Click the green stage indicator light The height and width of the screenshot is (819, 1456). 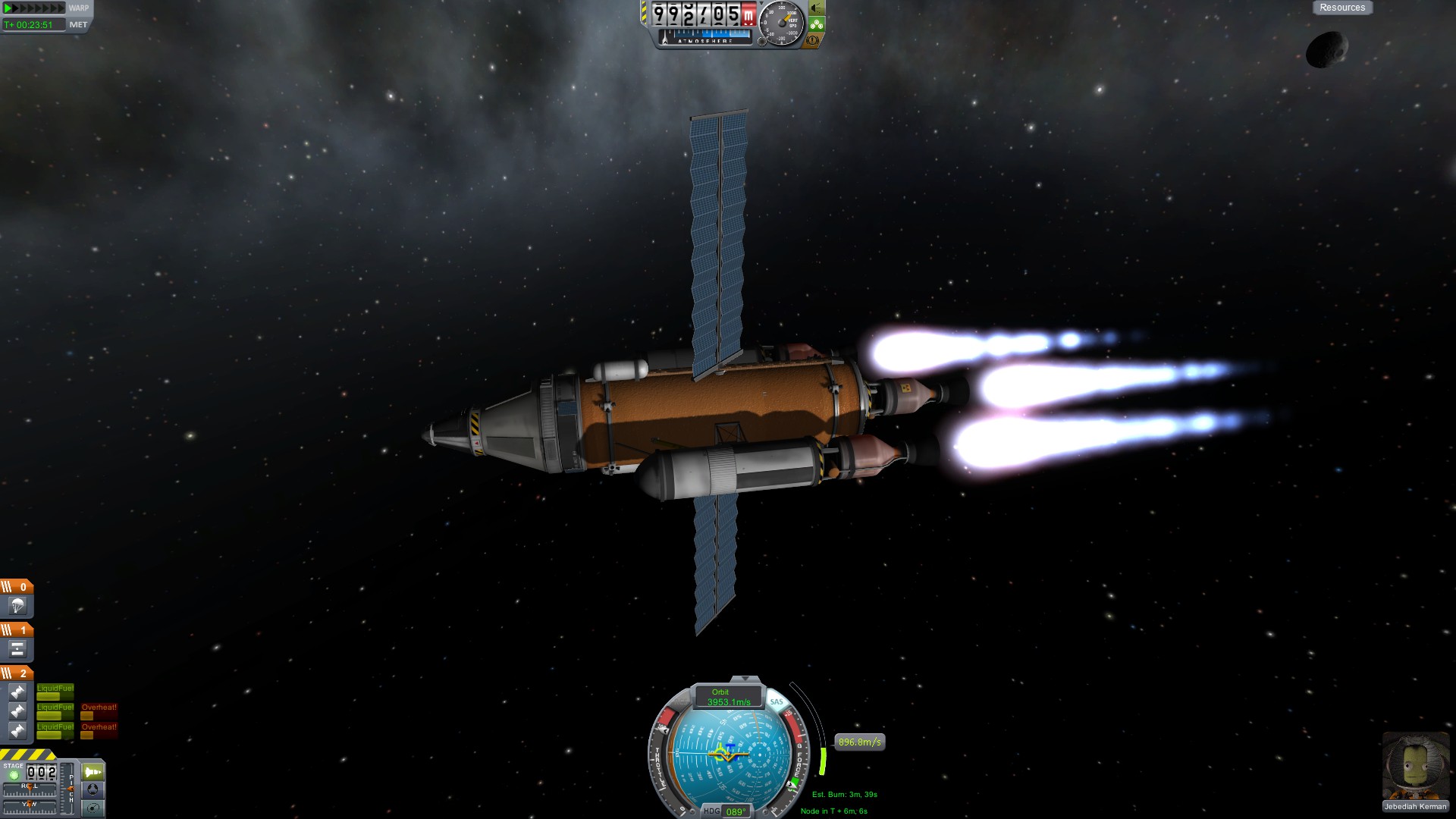point(13,775)
